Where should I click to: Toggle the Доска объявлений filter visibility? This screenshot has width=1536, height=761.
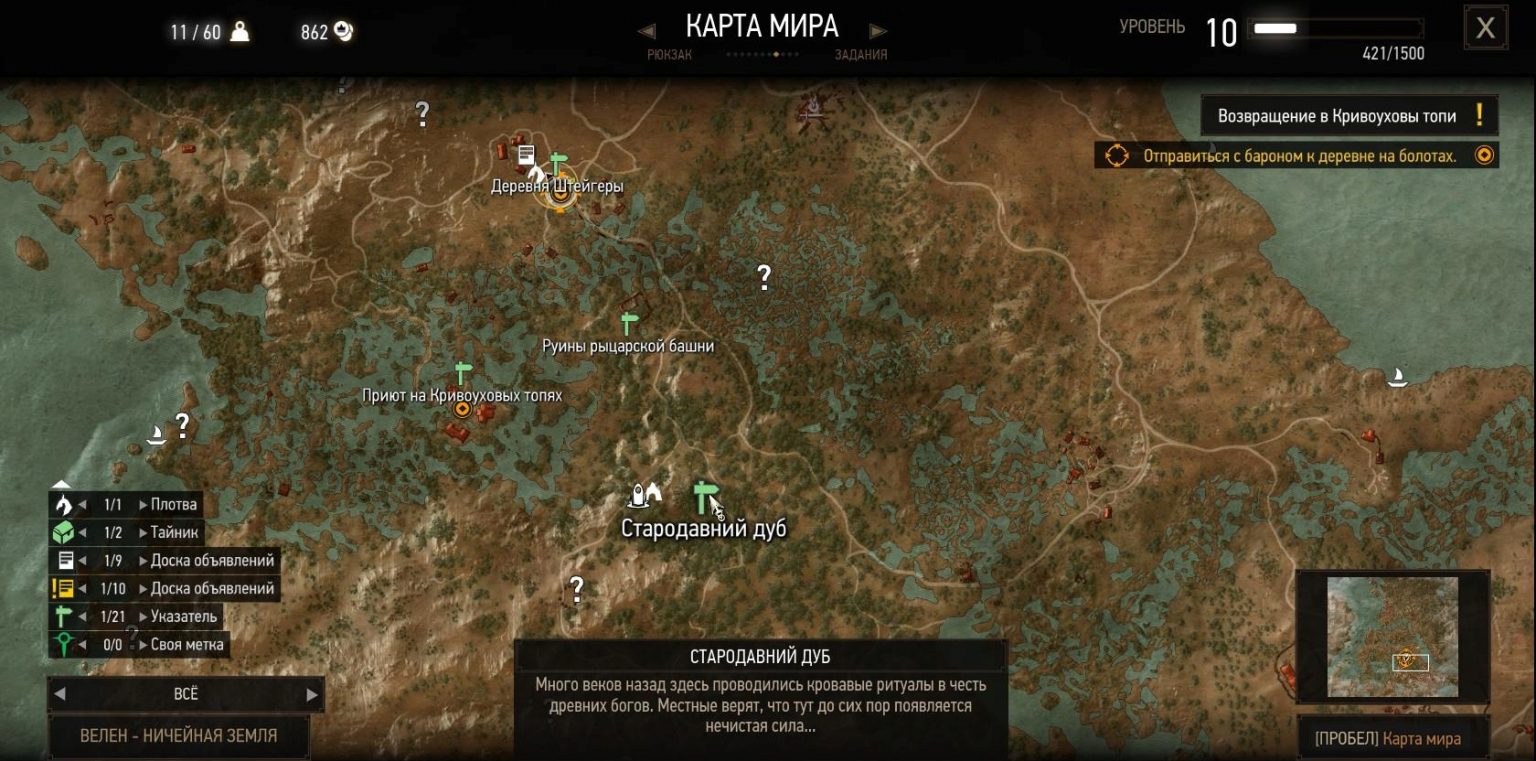63,560
